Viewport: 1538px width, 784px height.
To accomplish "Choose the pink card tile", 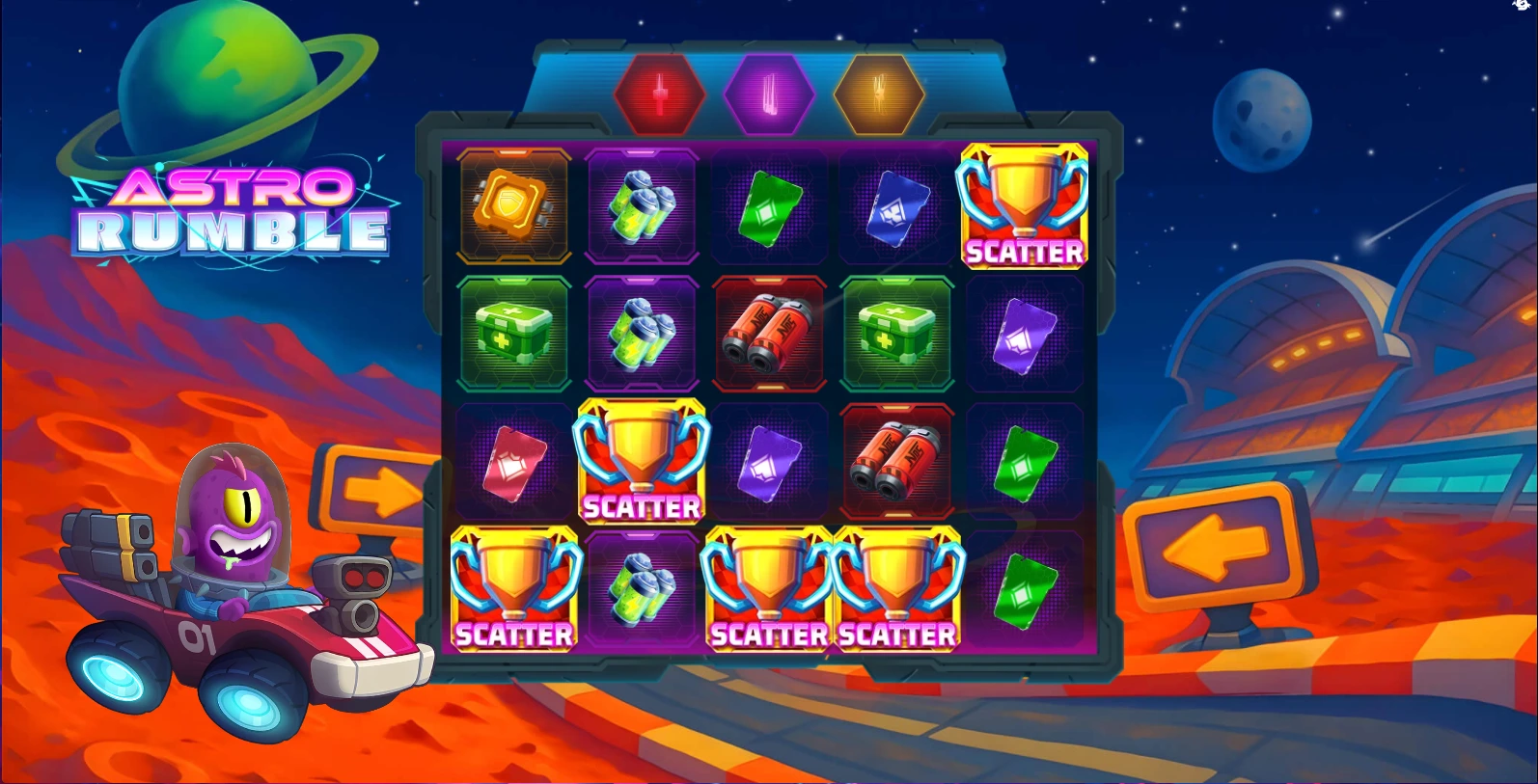I will pyautogui.click(x=514, y=462).
